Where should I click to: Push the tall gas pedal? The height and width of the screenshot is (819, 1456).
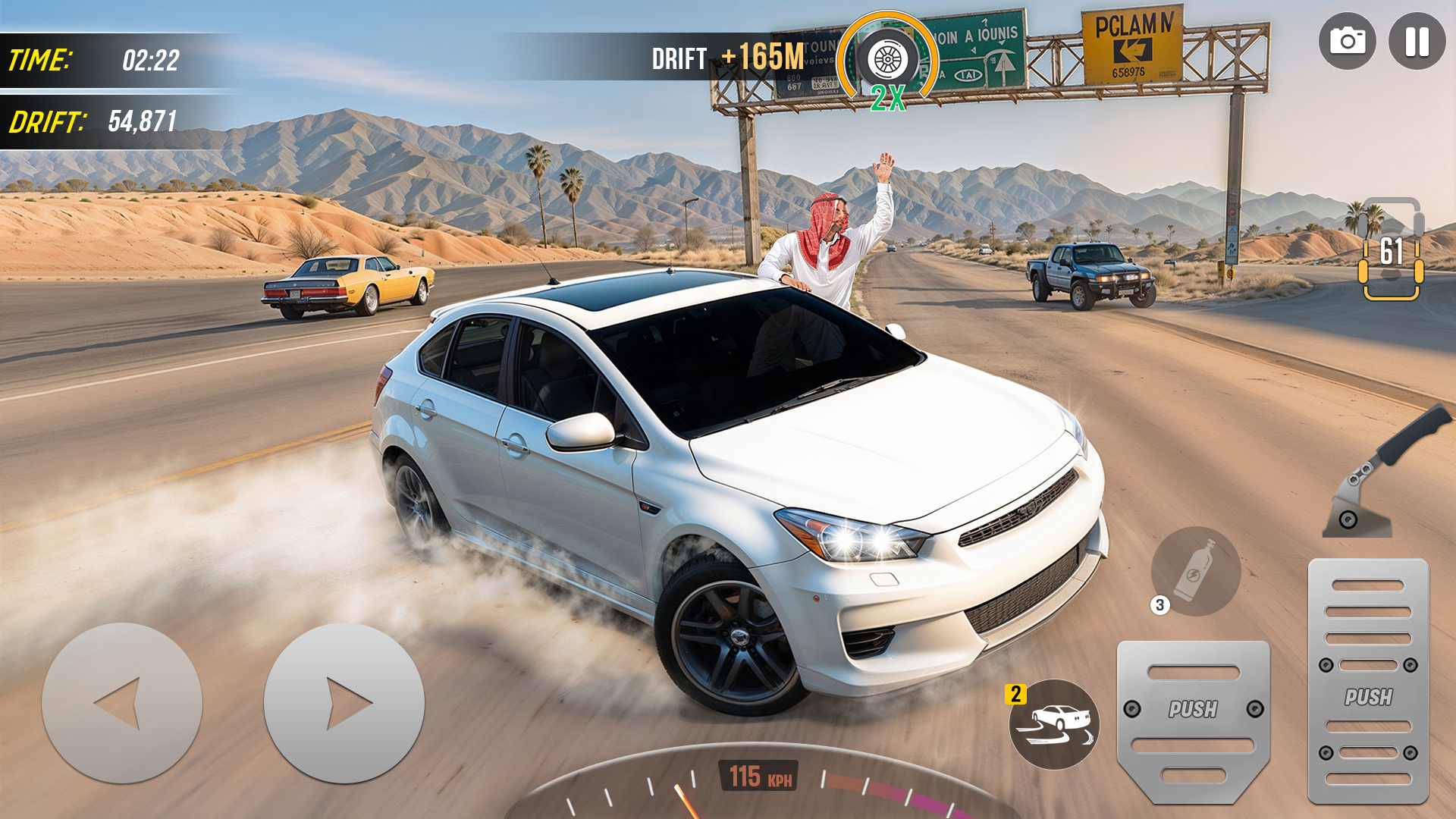click(1368, 681)
